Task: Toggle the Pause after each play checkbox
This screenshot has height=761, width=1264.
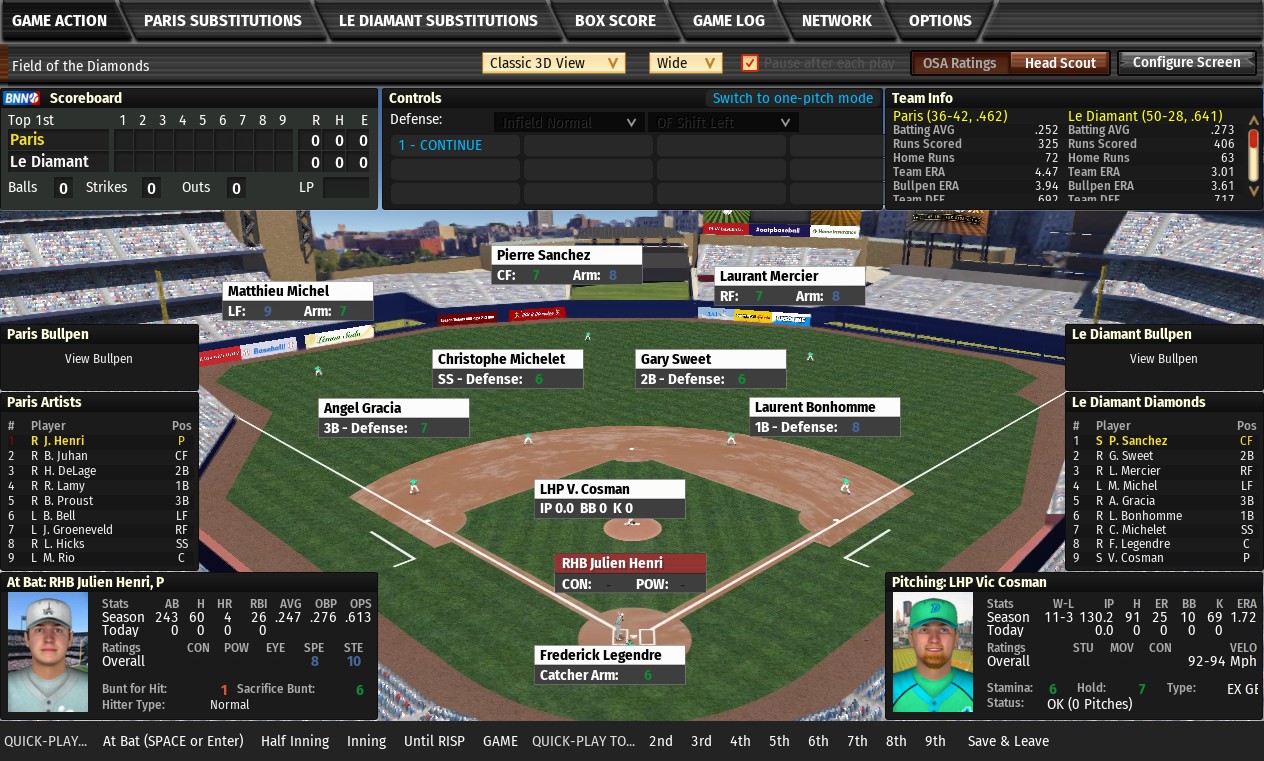Action: click(x=749, y=63)
